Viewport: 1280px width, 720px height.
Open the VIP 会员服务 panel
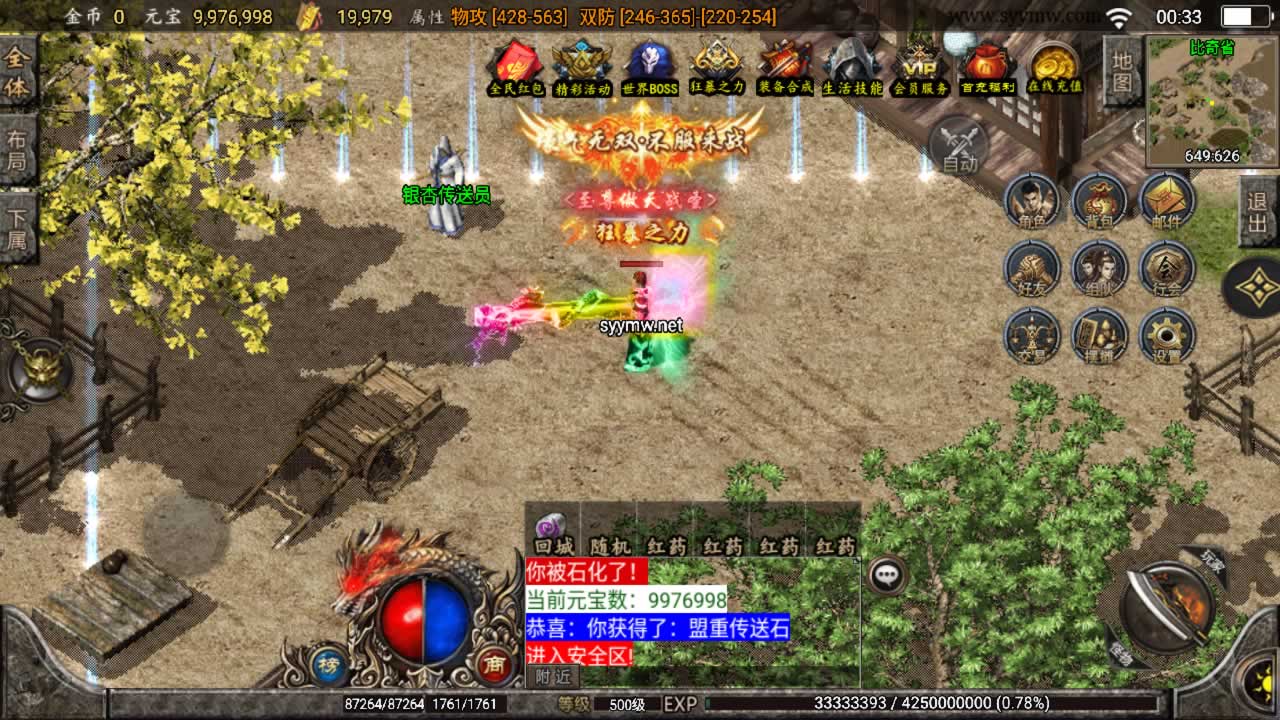click(x=920, y=68)
